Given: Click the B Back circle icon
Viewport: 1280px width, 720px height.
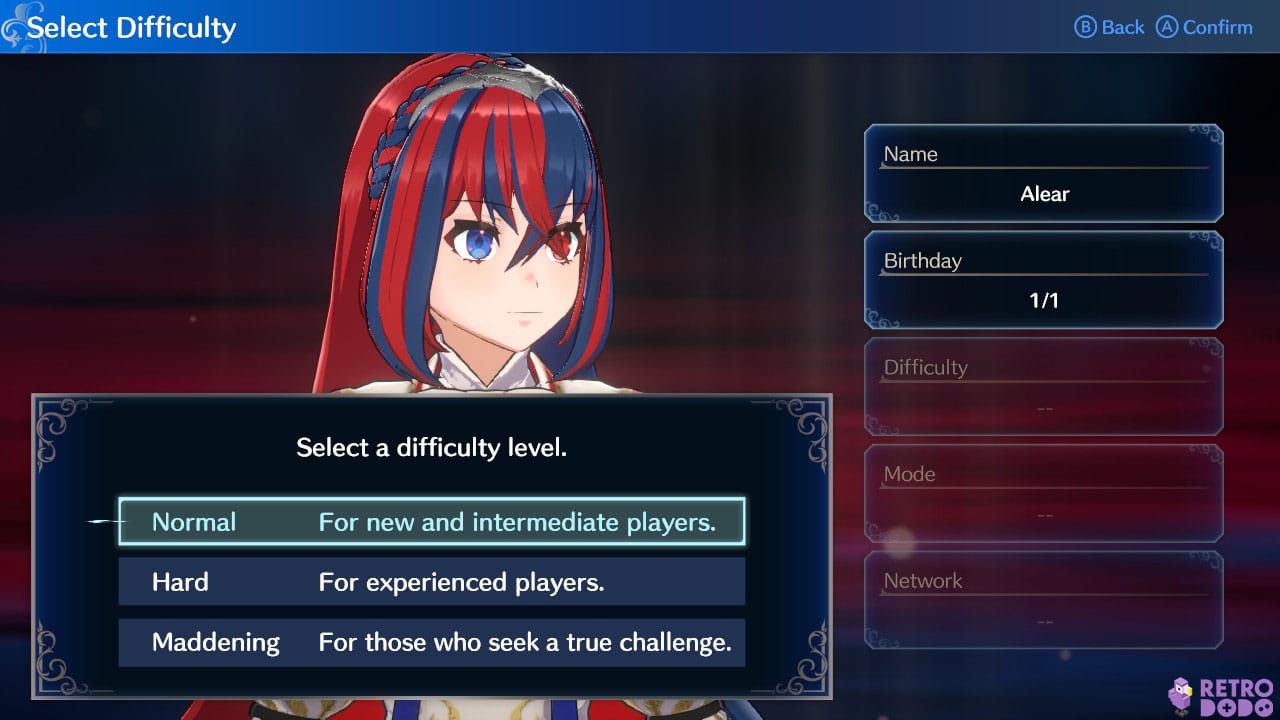Looking at the screenshot, I should coord(1088,27).
